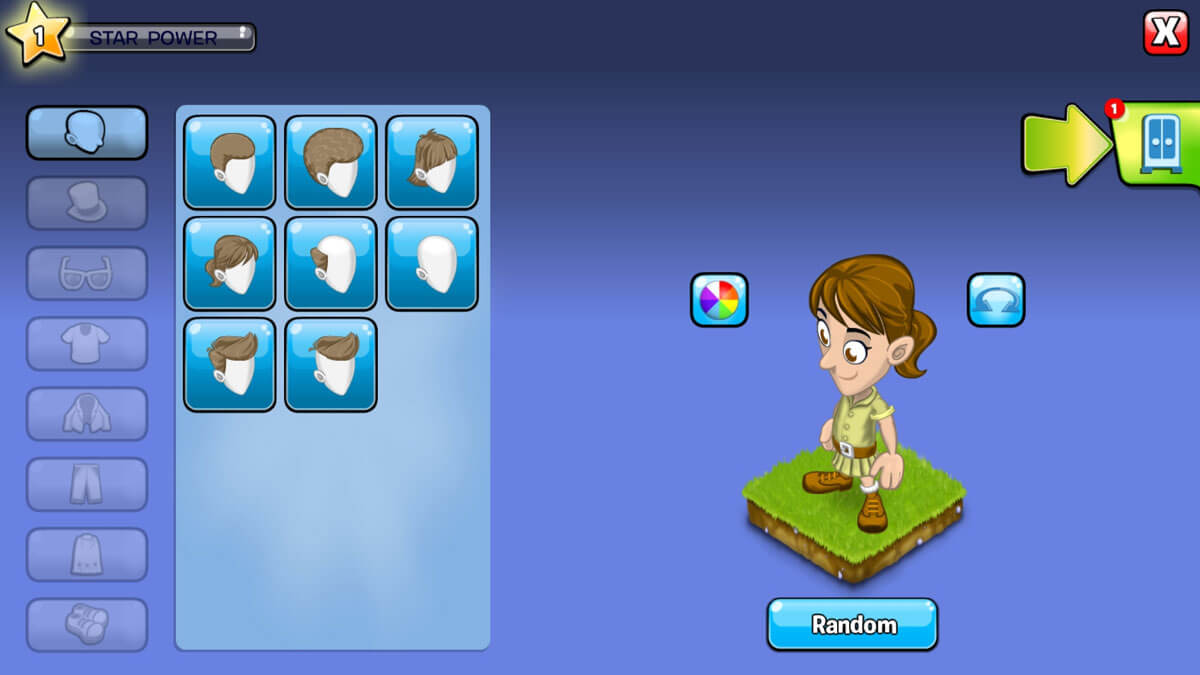Image resolution: width=1200 pixels, height=675 pixels.
Task: Choose the large bouffant hairstyle
Action: pyautogui.click(x=331, y=162)
